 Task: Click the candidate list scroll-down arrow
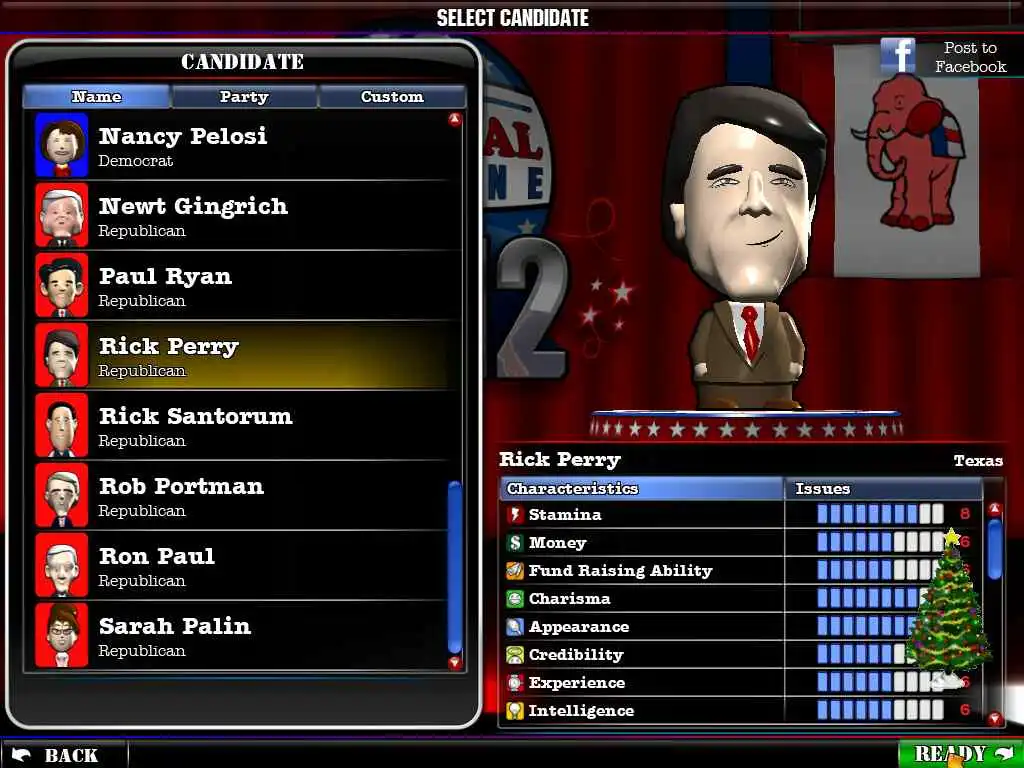click(455, 662)
